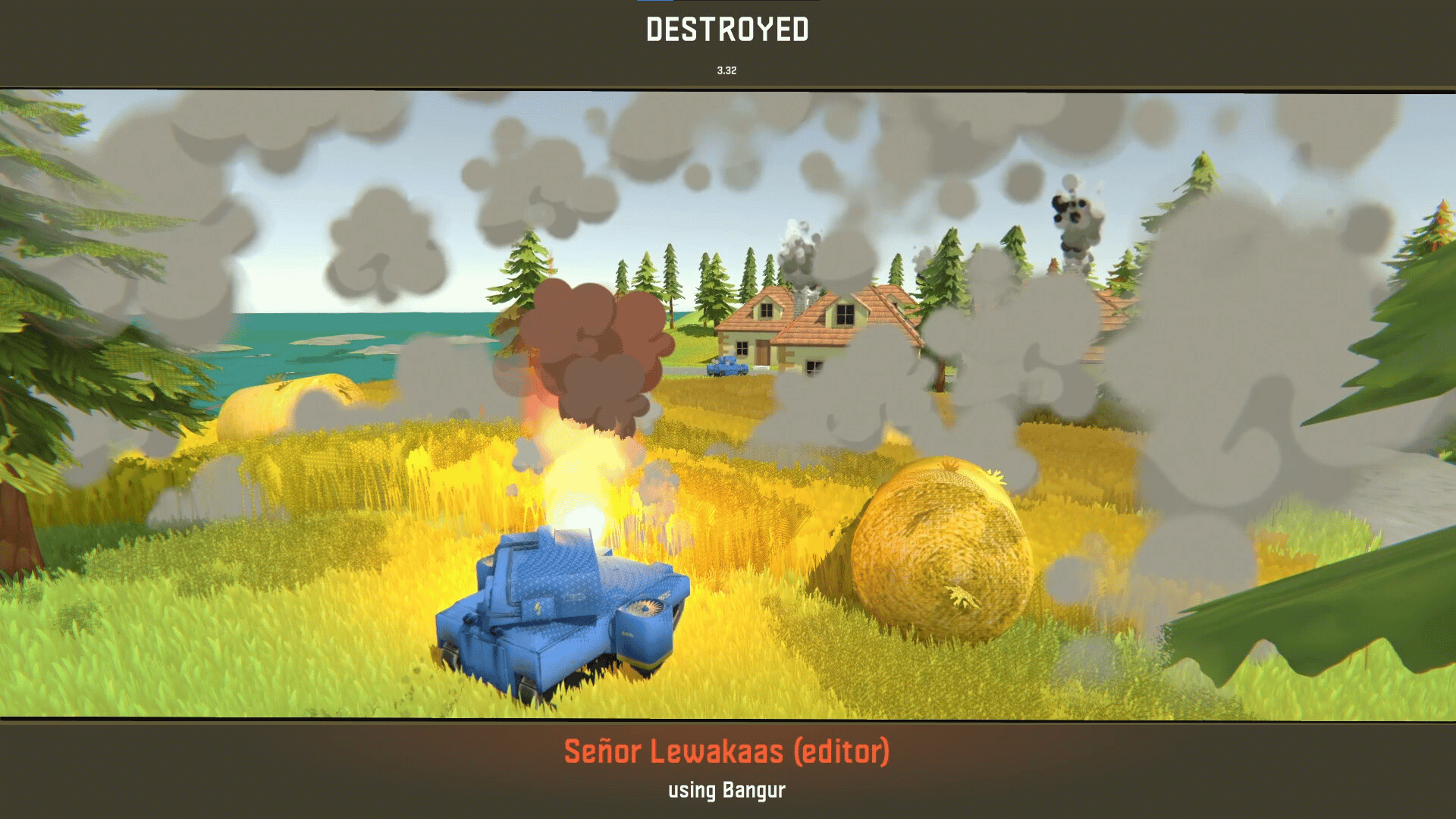Click the blue pickup truck near the house

[x=726, y=366]
